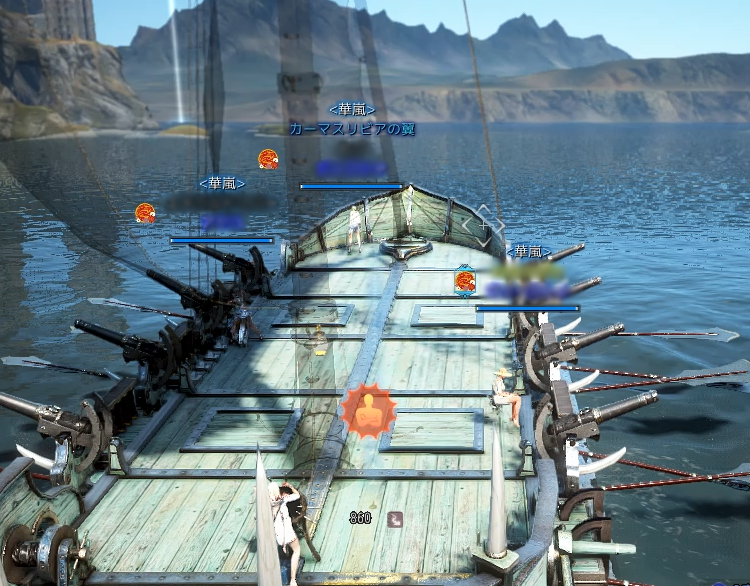Image resolution: width=750 pixels, height=586 pixels.
Task: Click the small icon beside the 860 counter
Action: [395, 518]
